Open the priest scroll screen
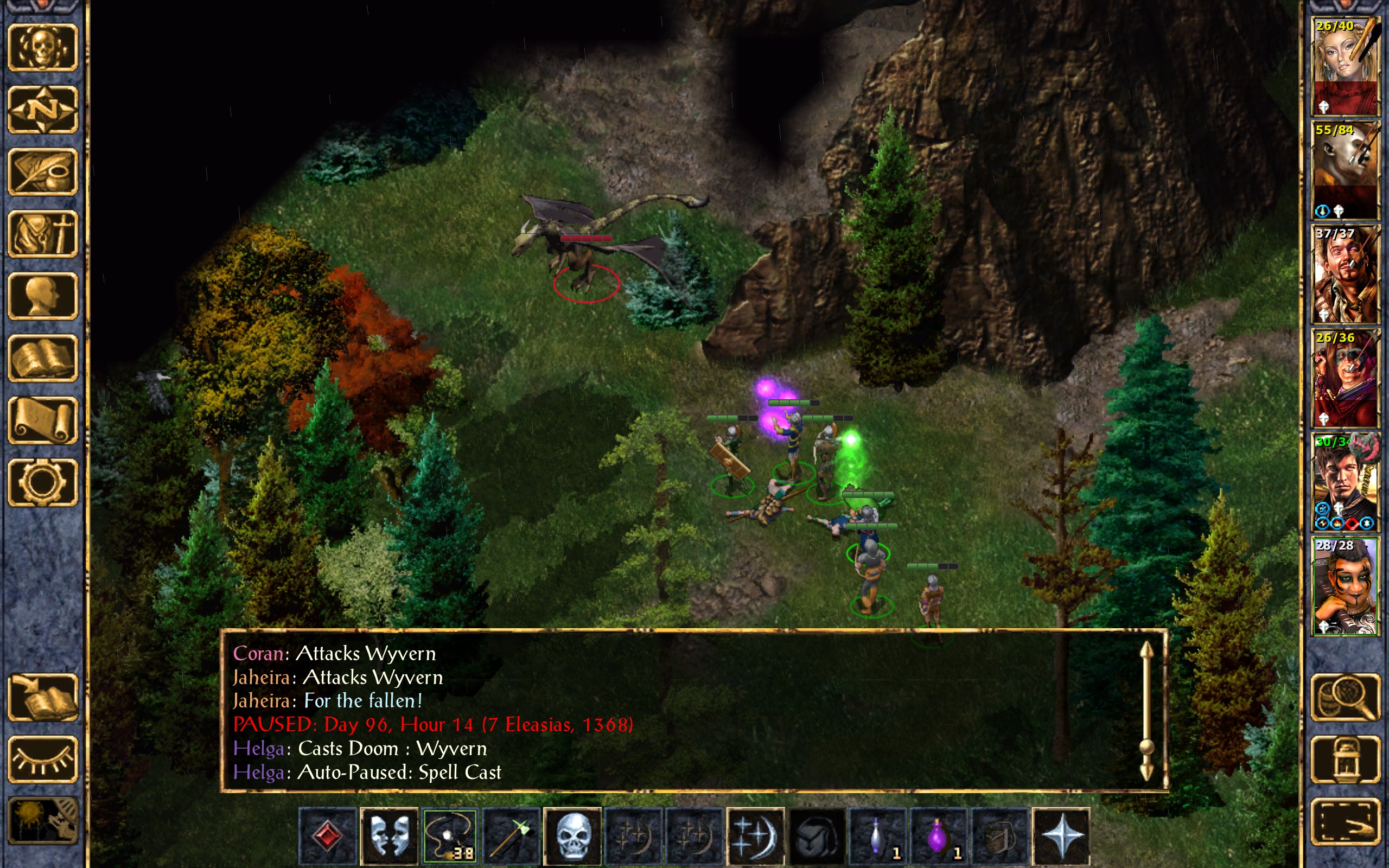 [x=42, y=420]
